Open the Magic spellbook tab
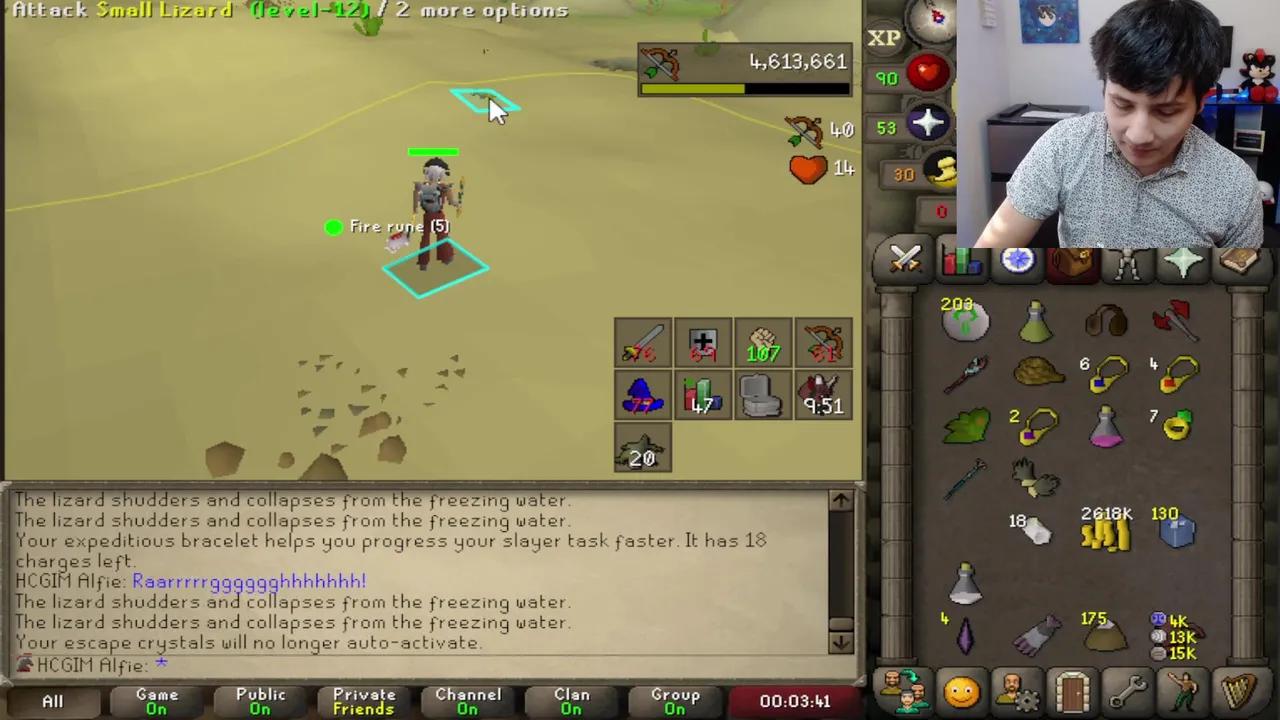 click(1238, 261)
